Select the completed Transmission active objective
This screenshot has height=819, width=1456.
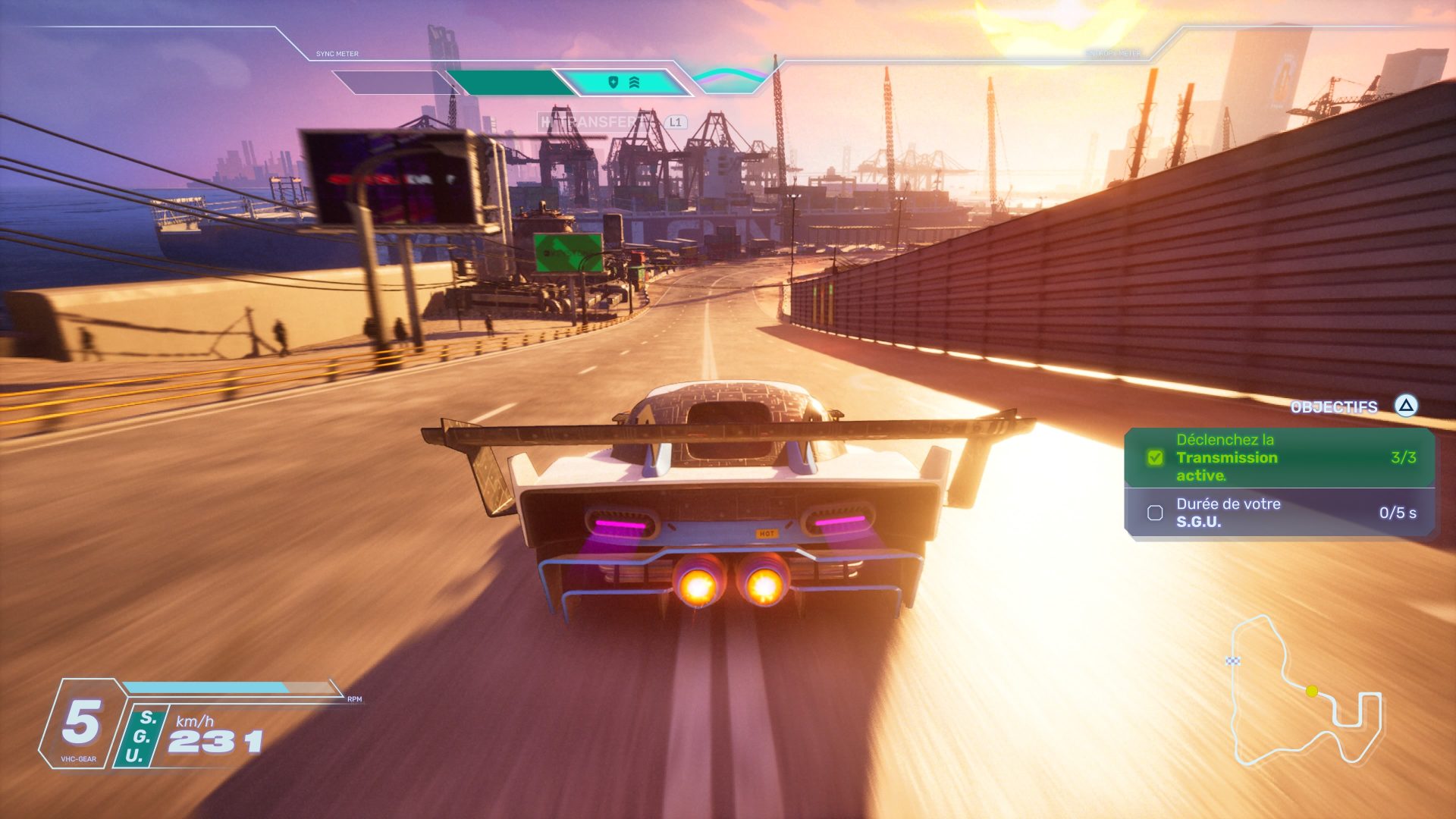coord(1279,457)
